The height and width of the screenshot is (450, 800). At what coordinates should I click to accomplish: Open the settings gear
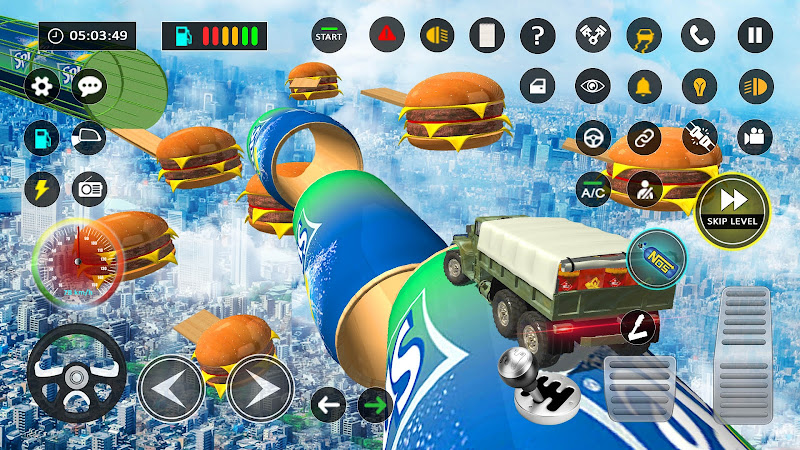coord(42,86)
